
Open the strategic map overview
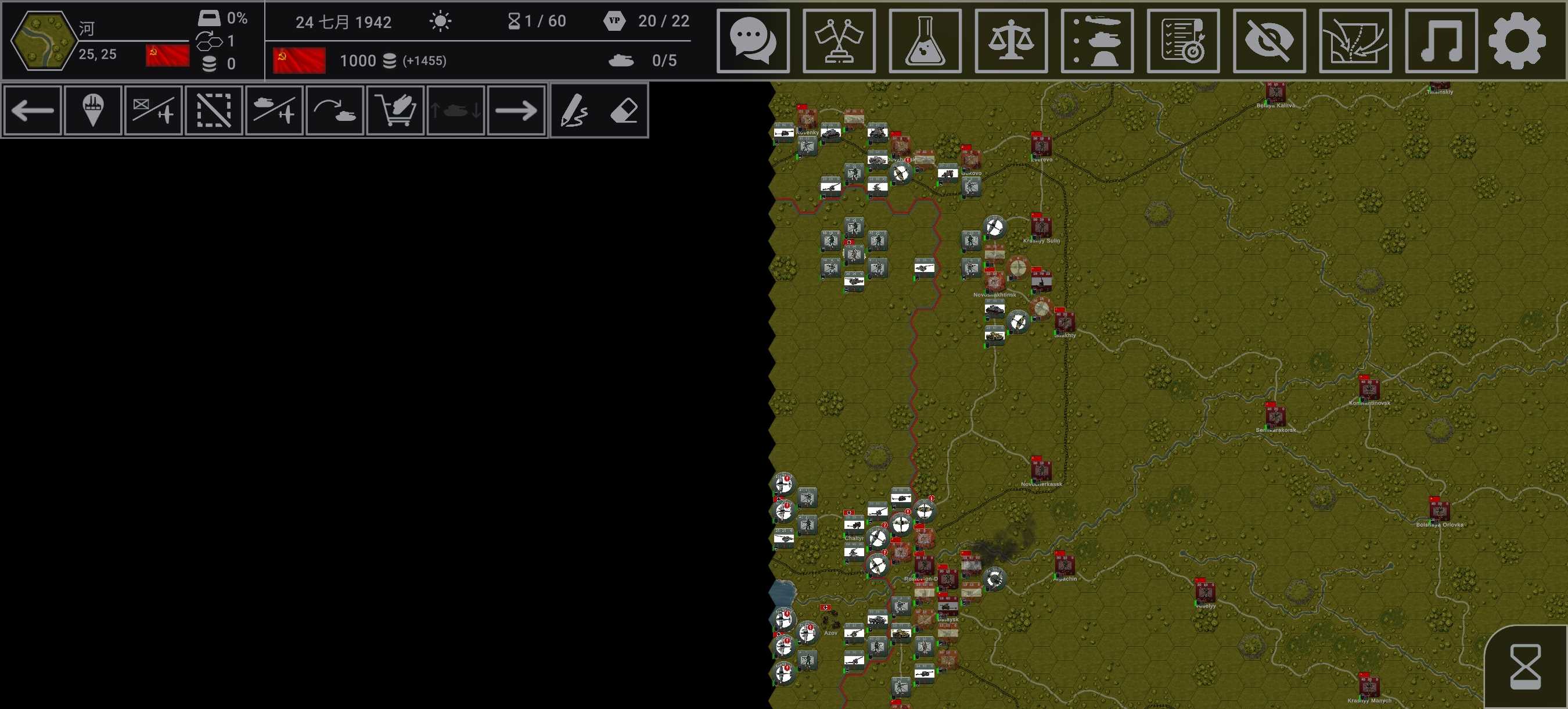[x=1355, y=41]
